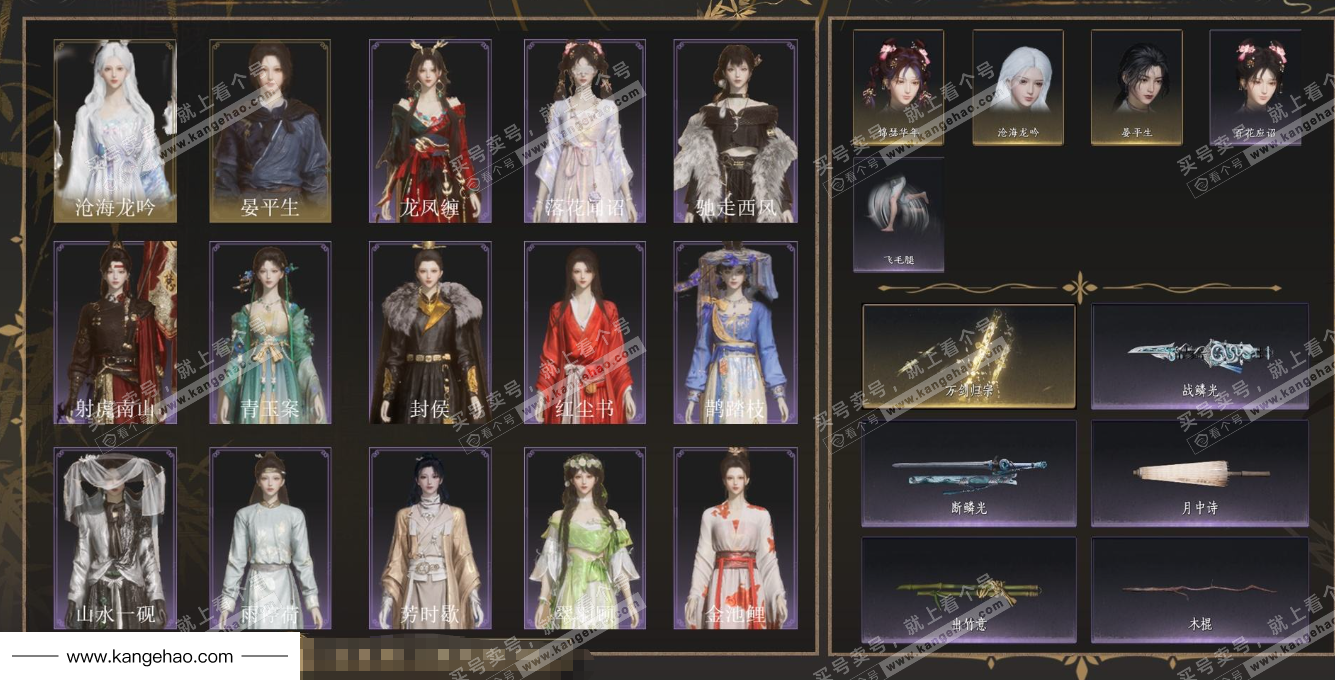Pick the 红尘书 red robe card
1335x680 pixels.
(585, 333)
